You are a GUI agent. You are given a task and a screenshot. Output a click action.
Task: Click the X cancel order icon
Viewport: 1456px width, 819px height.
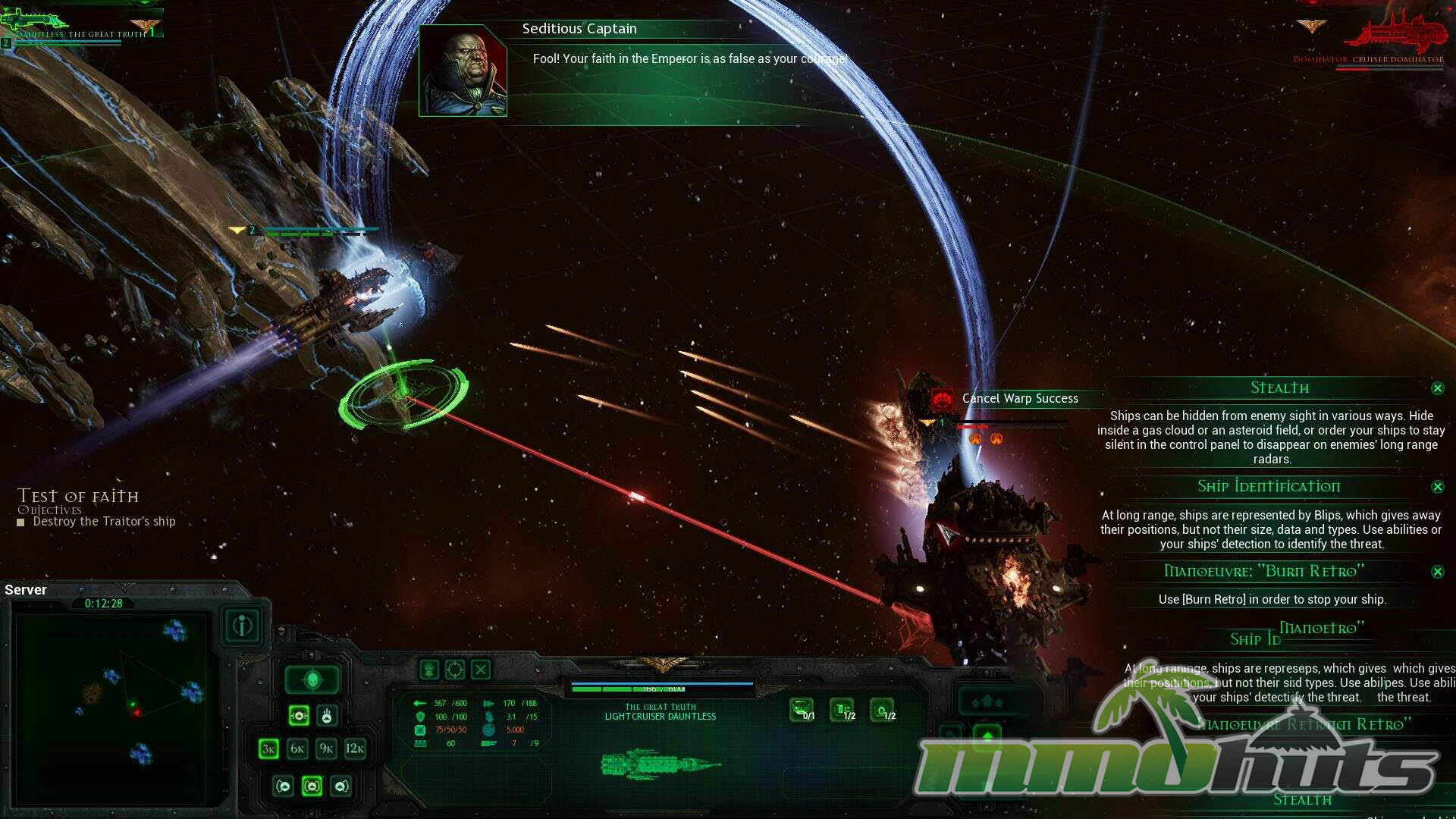click(481, 670)
